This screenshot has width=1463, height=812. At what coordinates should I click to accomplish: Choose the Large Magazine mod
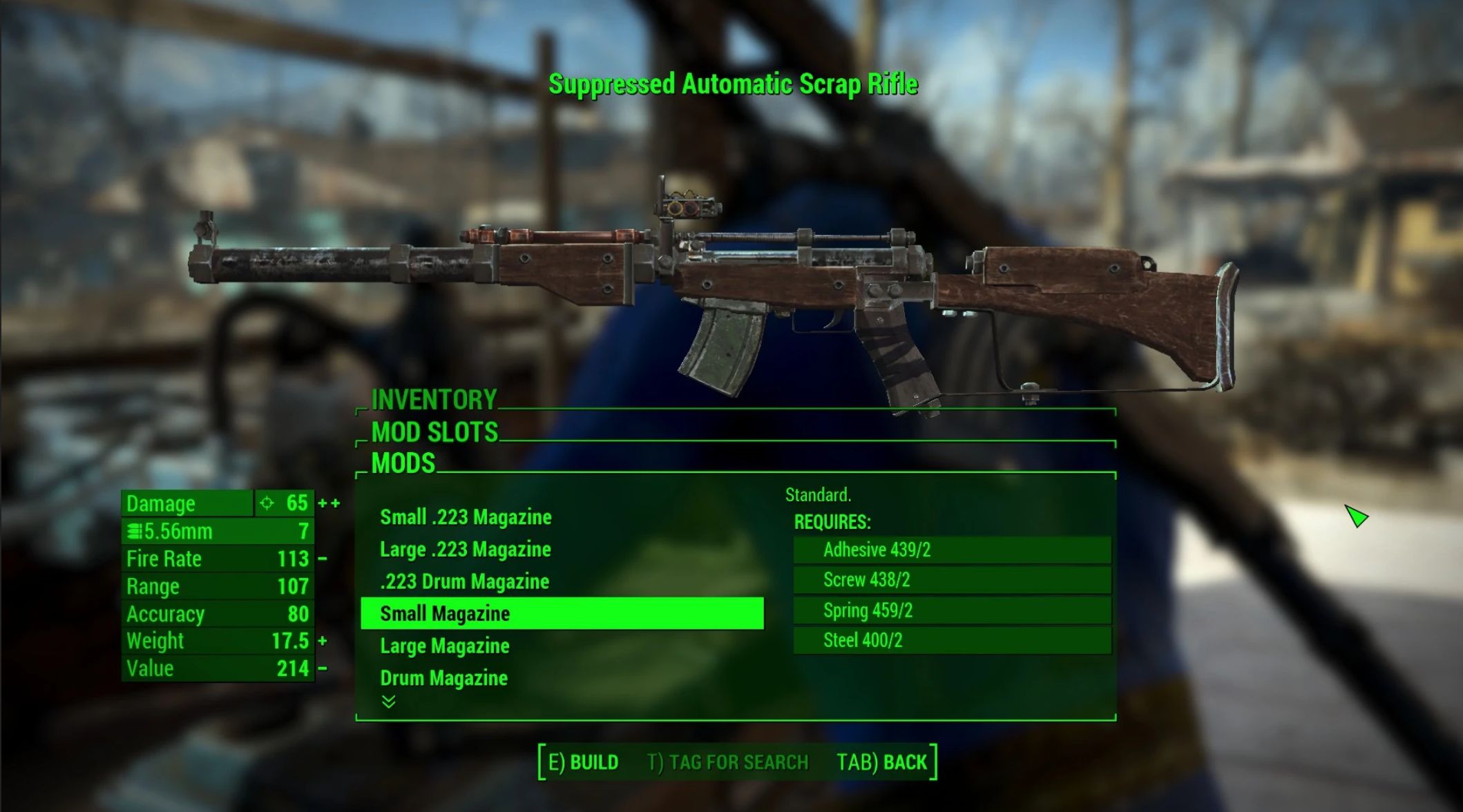click(x=445, y=646)
